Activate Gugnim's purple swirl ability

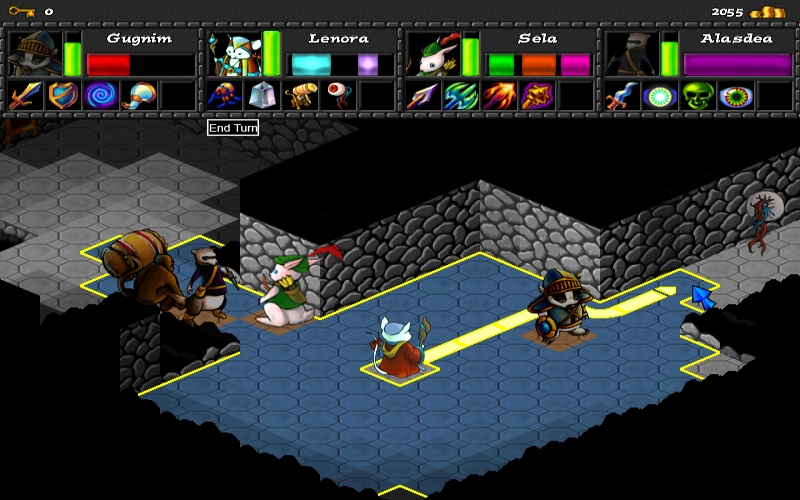(101, 96)
